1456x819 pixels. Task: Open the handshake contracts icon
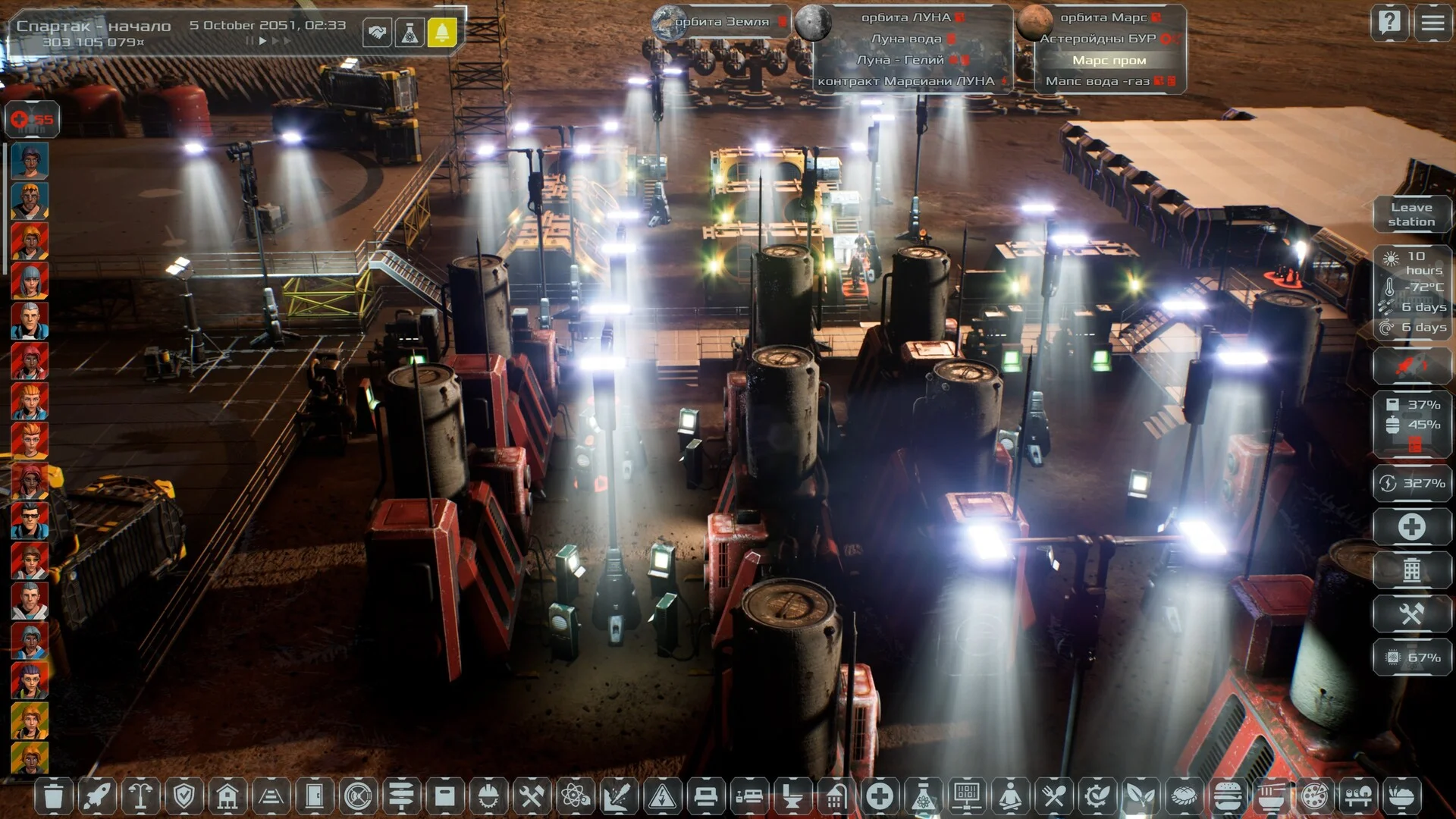coord(377,33)
